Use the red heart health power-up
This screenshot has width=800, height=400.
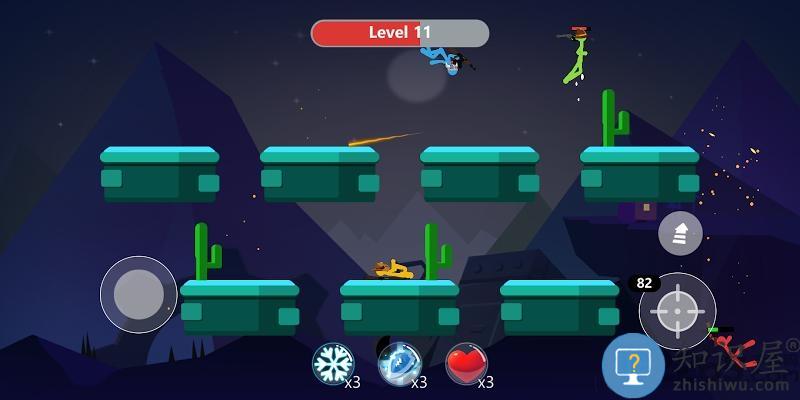(x=466, y=363)
